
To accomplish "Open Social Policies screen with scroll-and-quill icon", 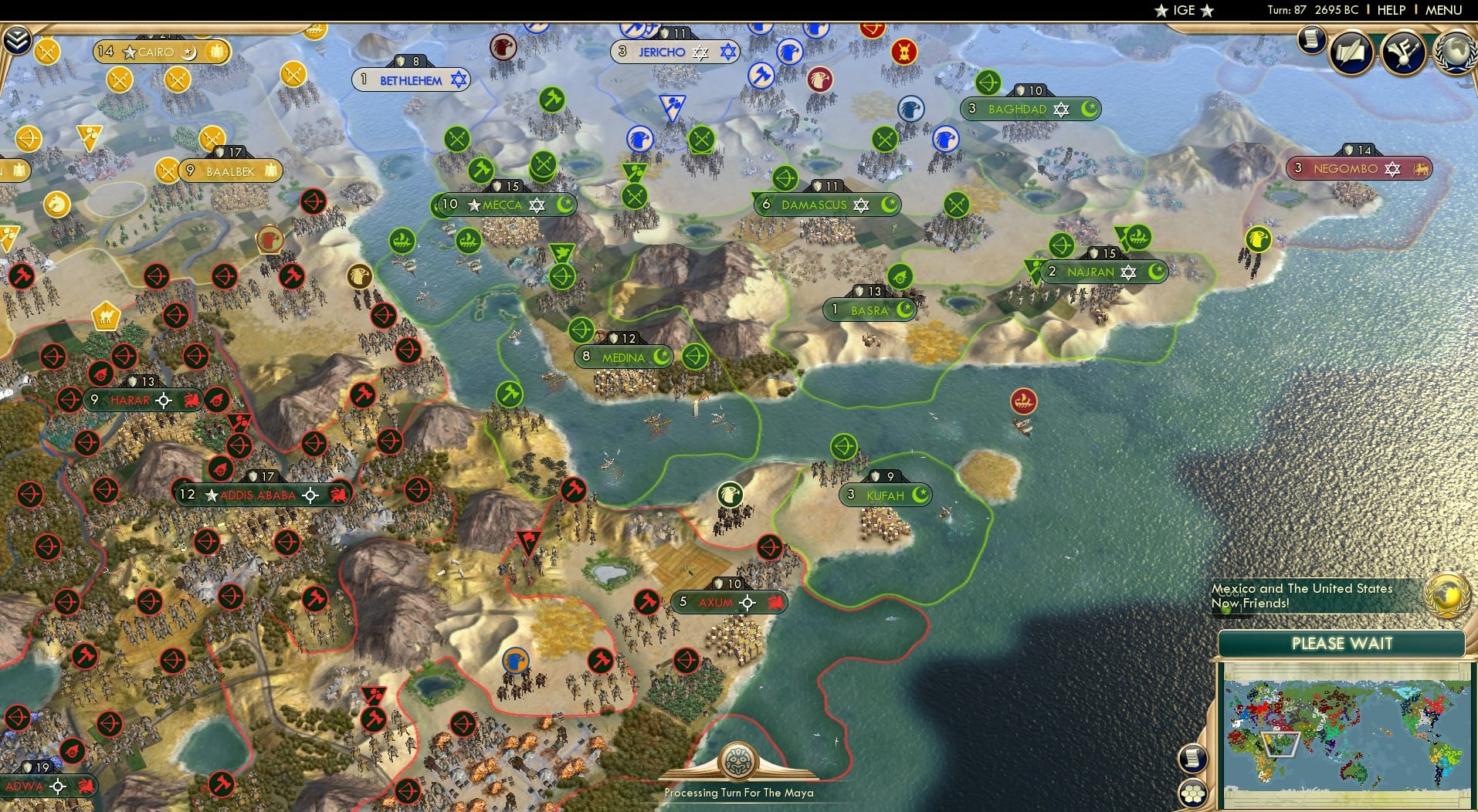I will (x=1351, y=53).
